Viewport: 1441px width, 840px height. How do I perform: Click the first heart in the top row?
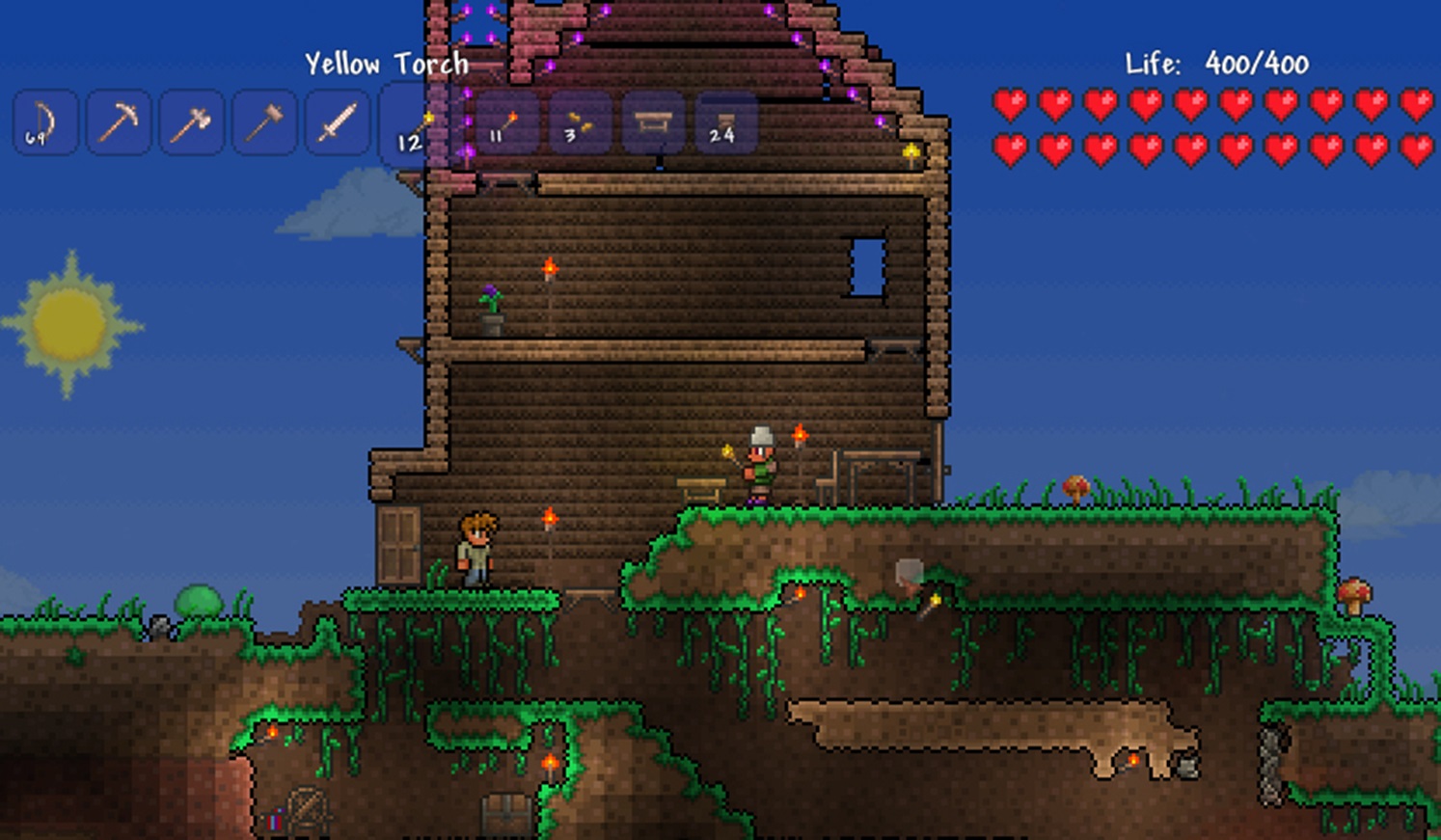pos(1011,105)
